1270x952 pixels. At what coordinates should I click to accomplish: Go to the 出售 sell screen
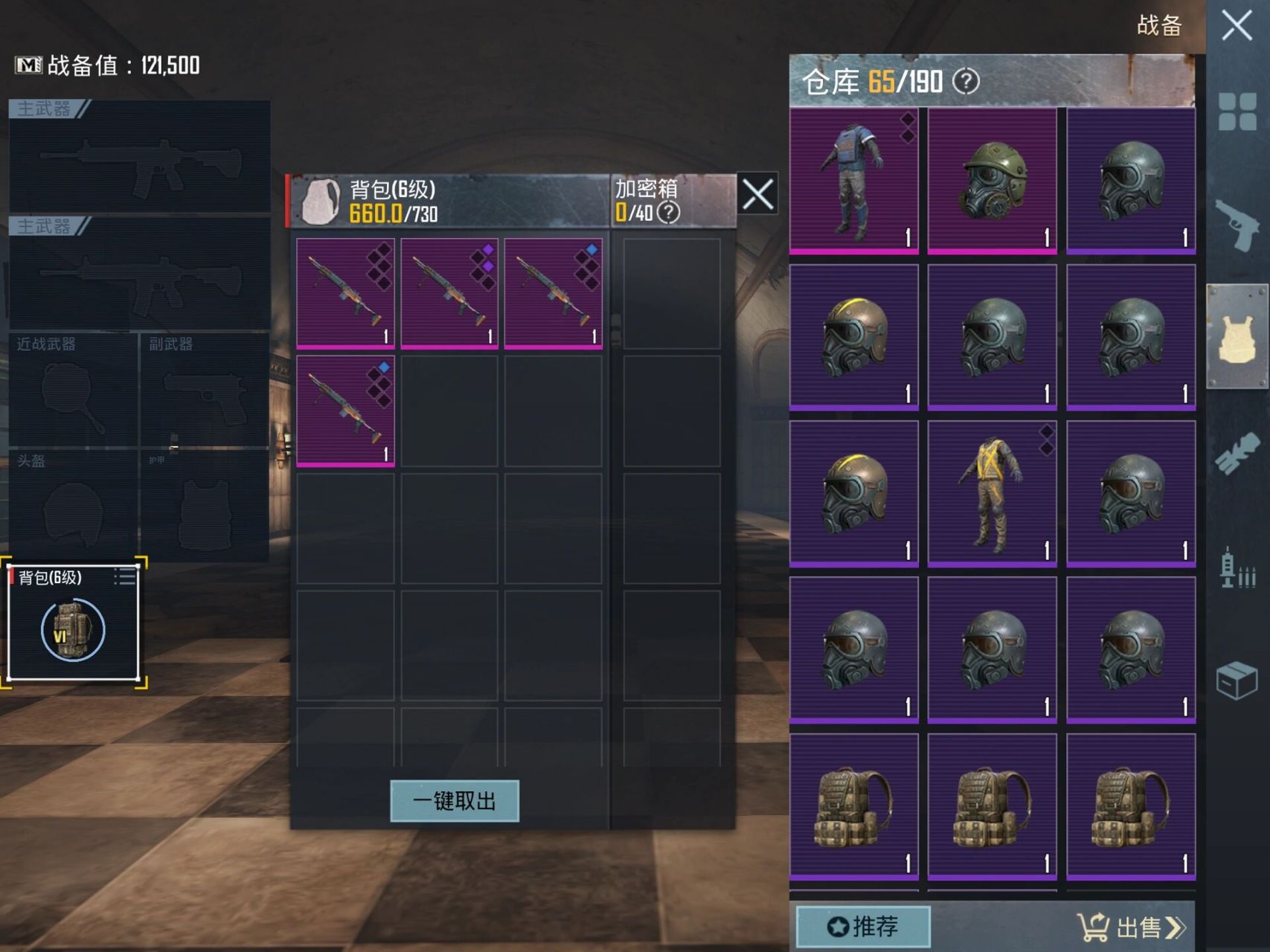(x=1131, y=927)
